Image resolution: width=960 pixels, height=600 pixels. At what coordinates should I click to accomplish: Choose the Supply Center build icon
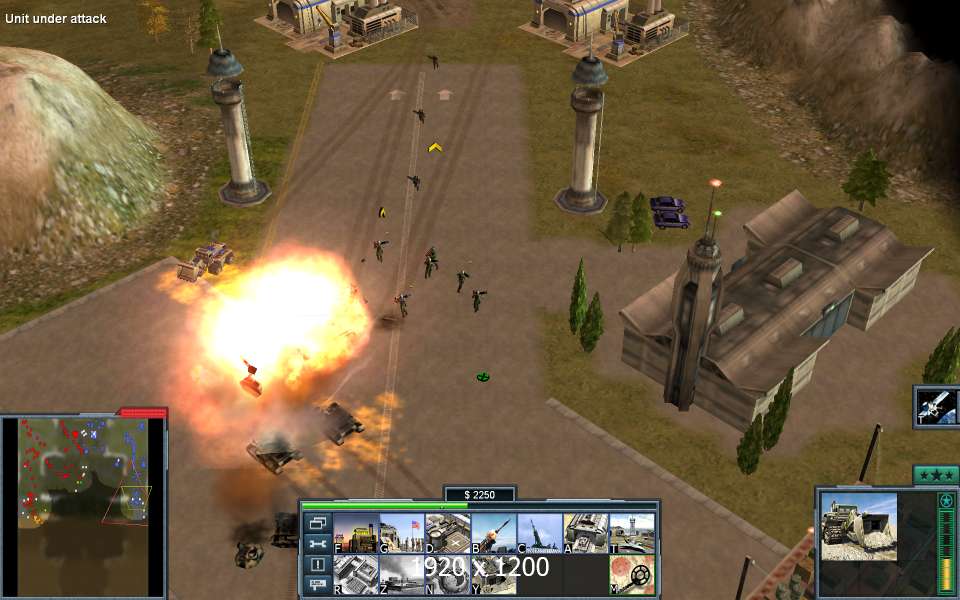click(x=447, y=532)
